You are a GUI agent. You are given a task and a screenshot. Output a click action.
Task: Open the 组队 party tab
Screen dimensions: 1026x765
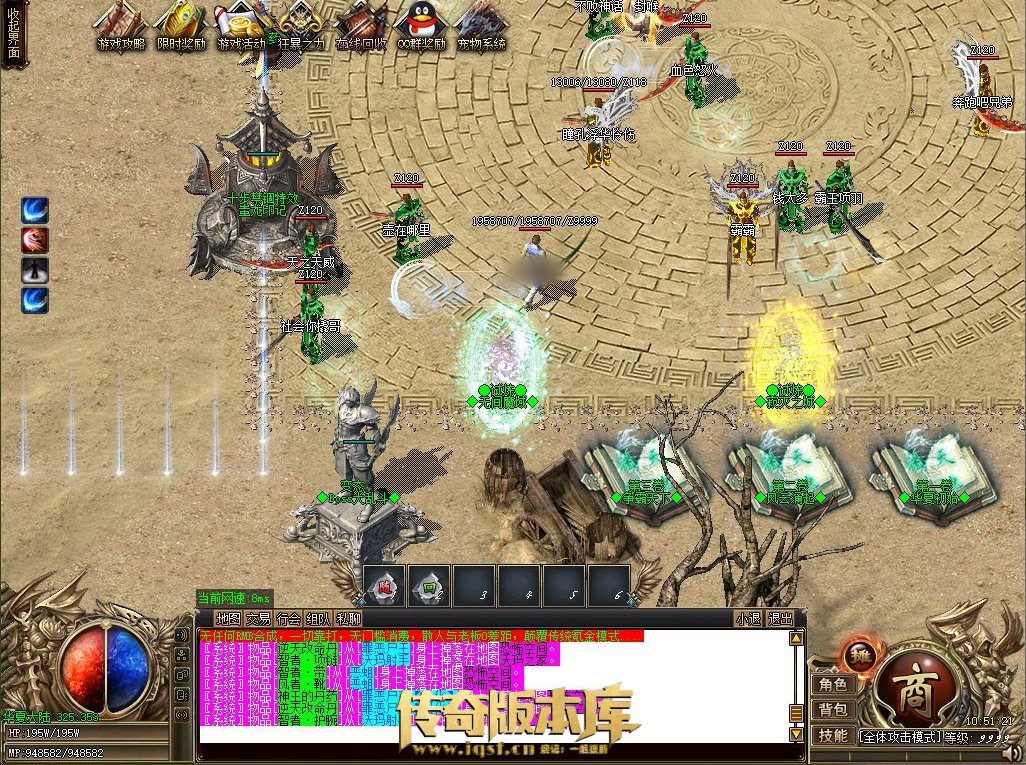[x=319, y=618]
